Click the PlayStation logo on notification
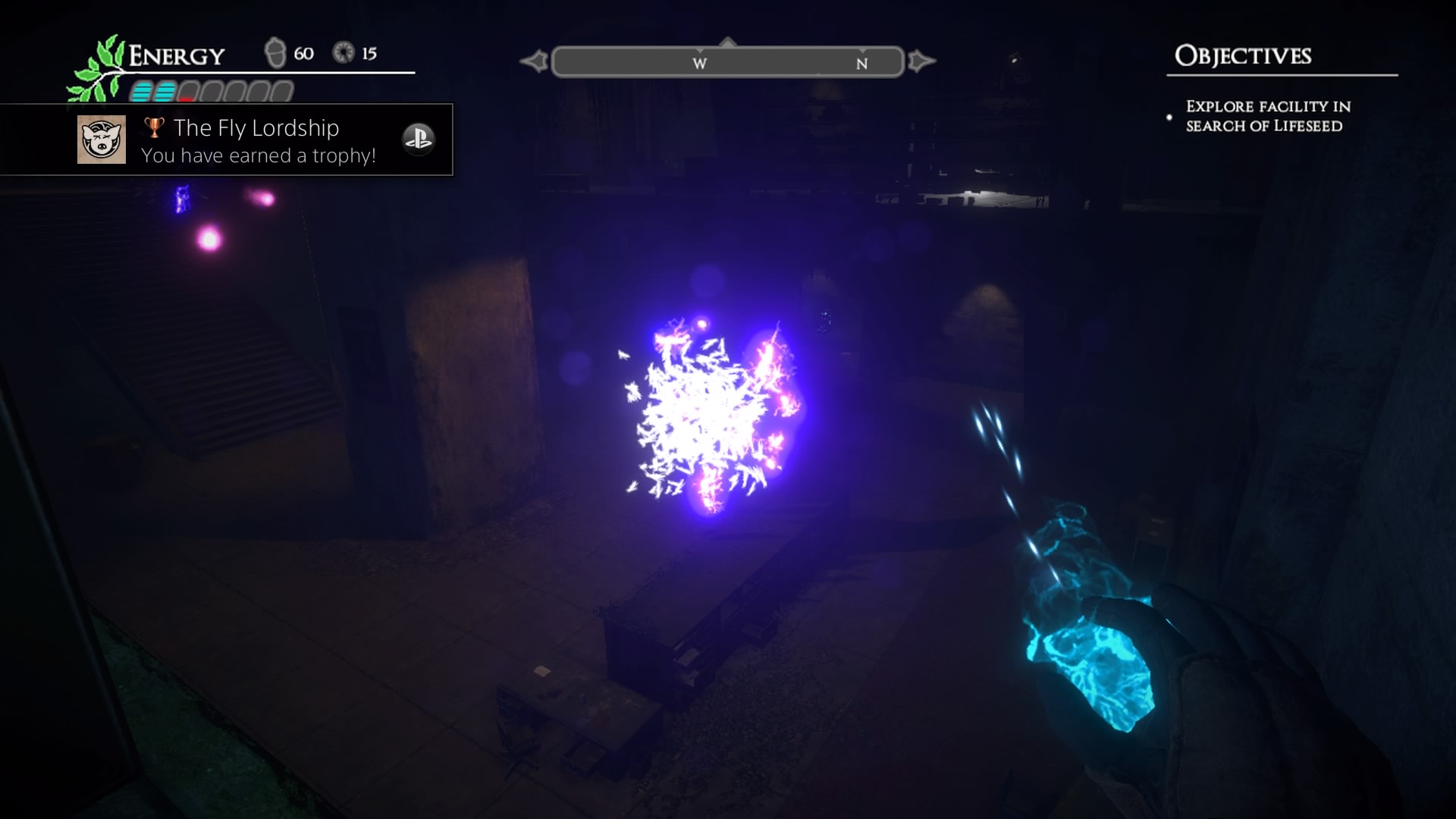 [x=418, y=139]
